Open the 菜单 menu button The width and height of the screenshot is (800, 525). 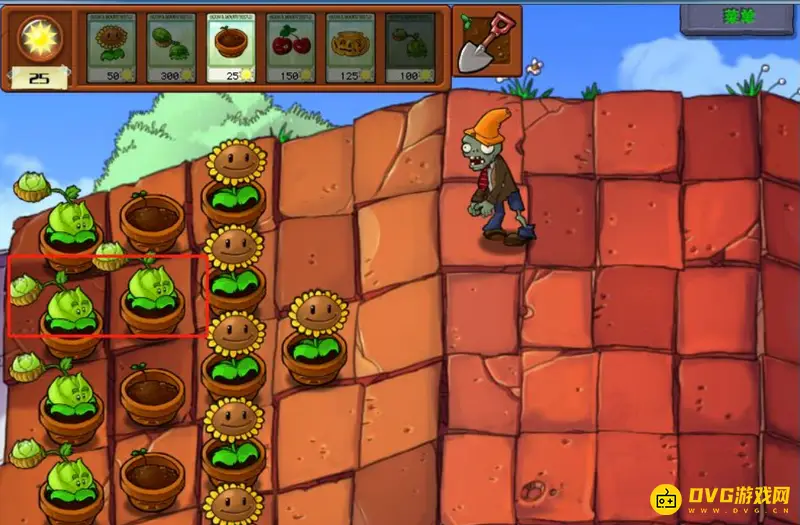coord(738,19)
